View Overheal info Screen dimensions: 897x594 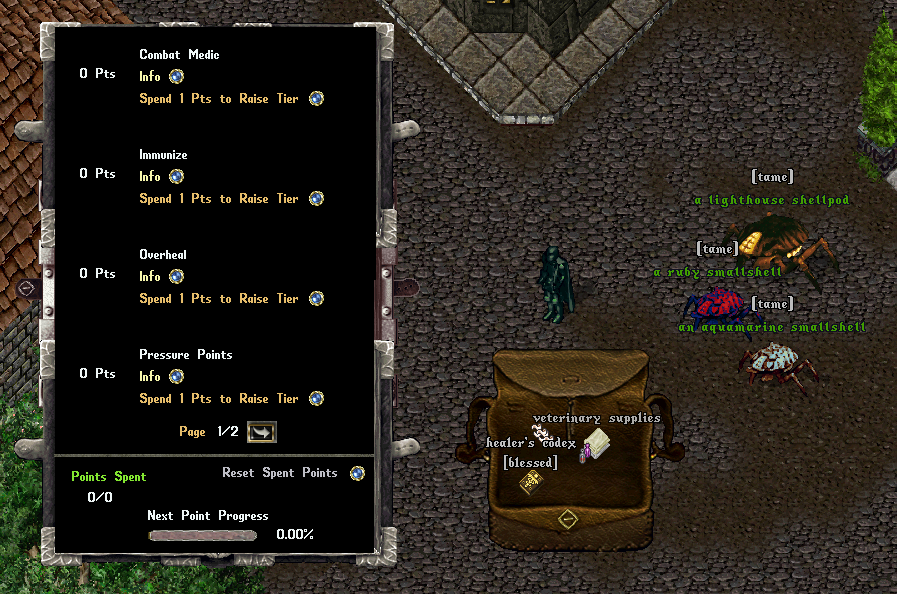click(176, 276)
